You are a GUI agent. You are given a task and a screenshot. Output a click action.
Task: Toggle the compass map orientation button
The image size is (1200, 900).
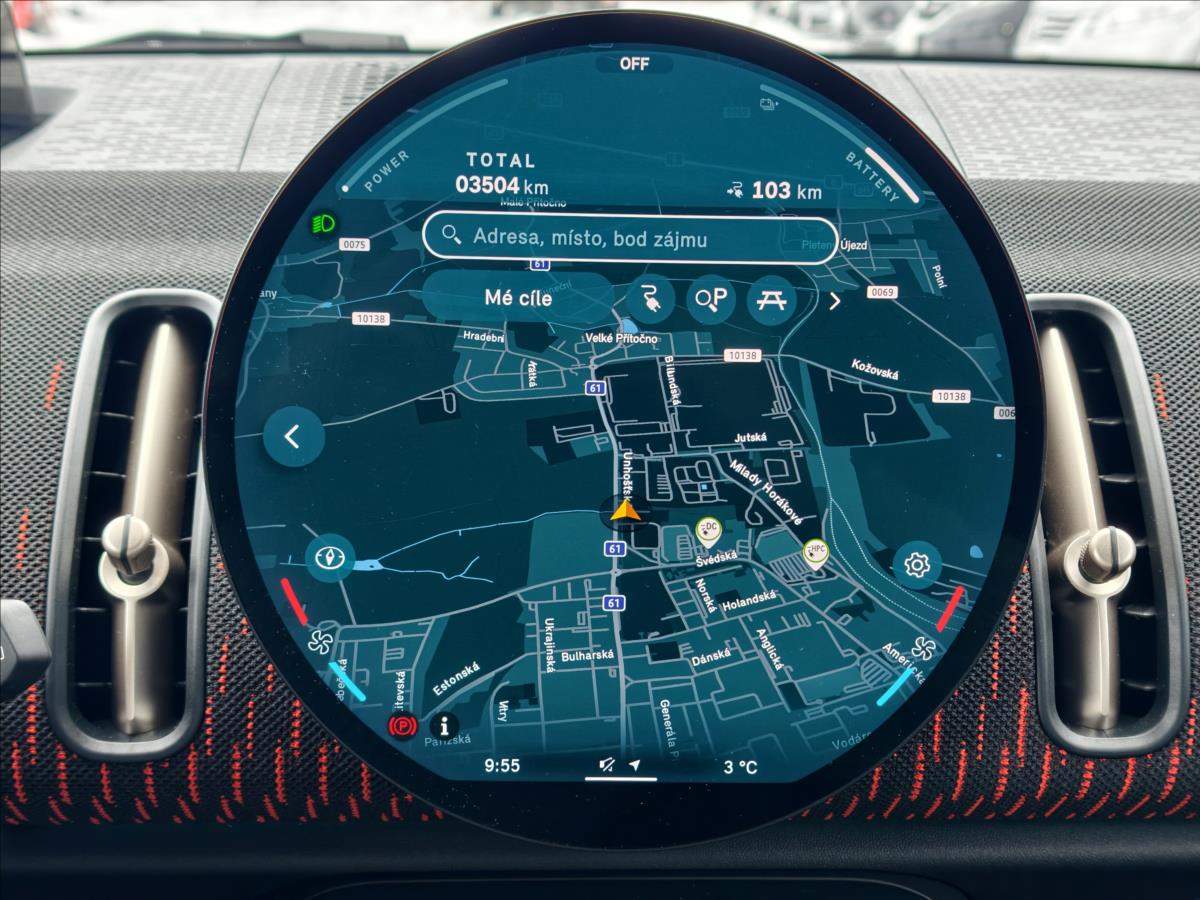pyautogui.click(x=330, y=559)
